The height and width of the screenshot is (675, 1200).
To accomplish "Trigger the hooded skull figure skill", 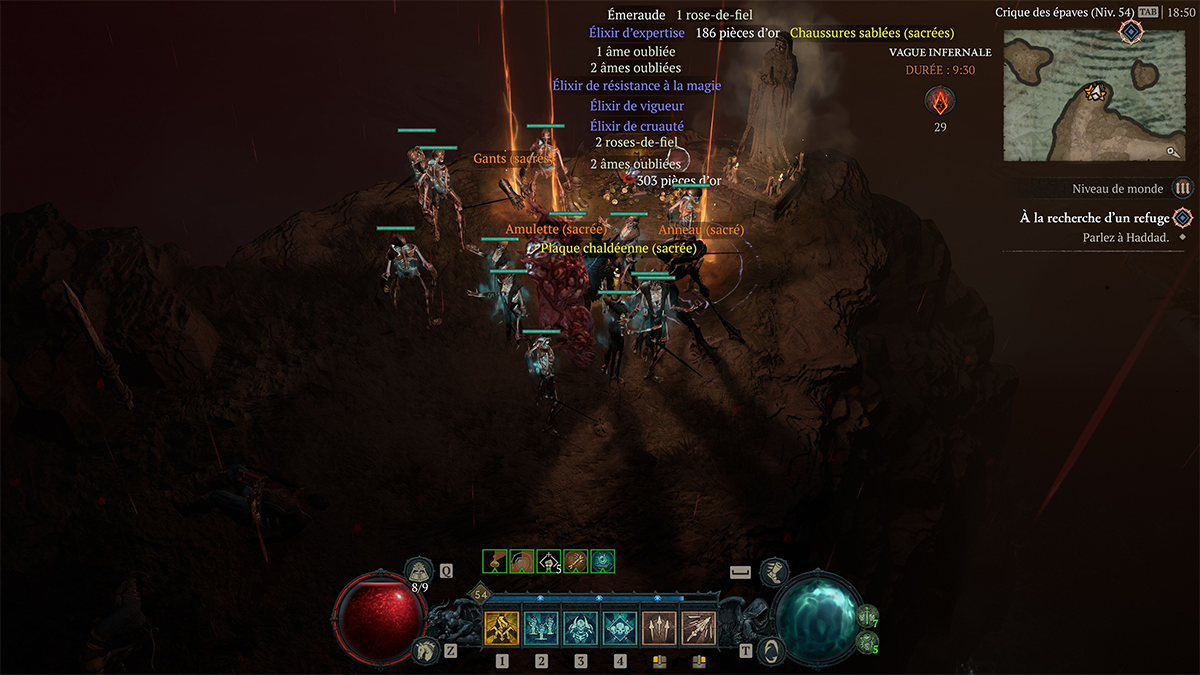I will [581, 629].
